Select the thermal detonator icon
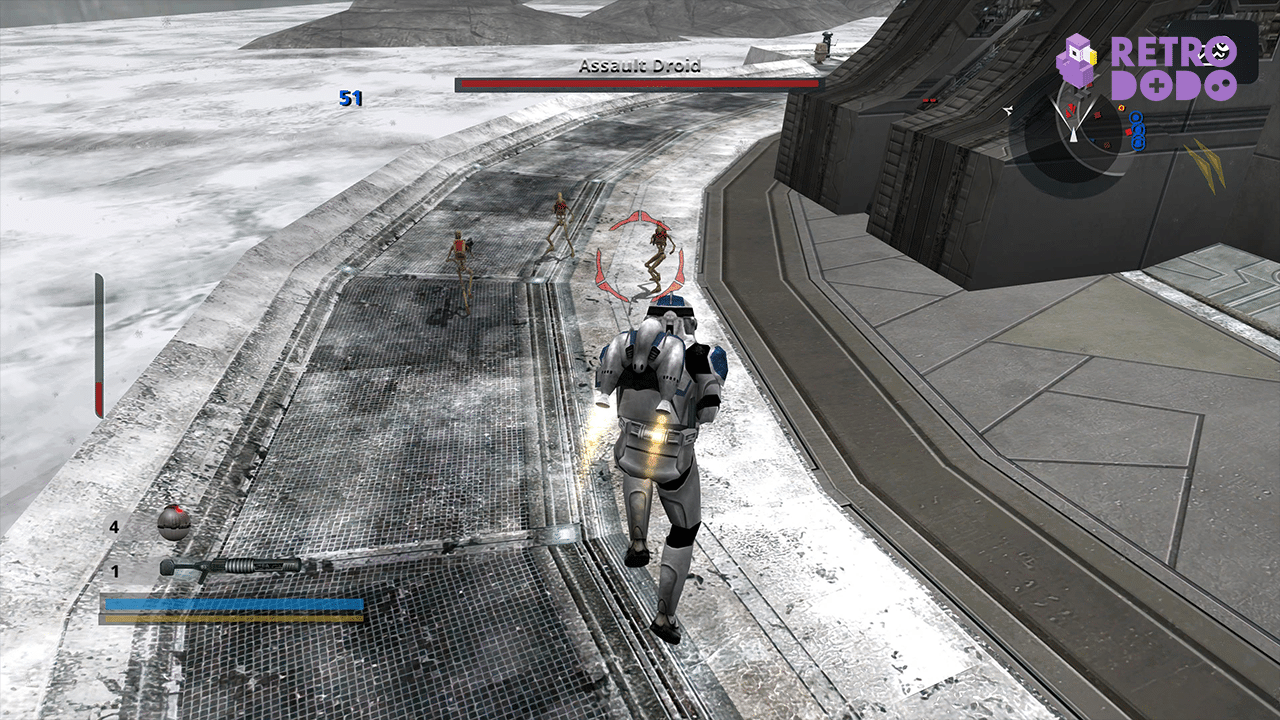 coord(172,522)
